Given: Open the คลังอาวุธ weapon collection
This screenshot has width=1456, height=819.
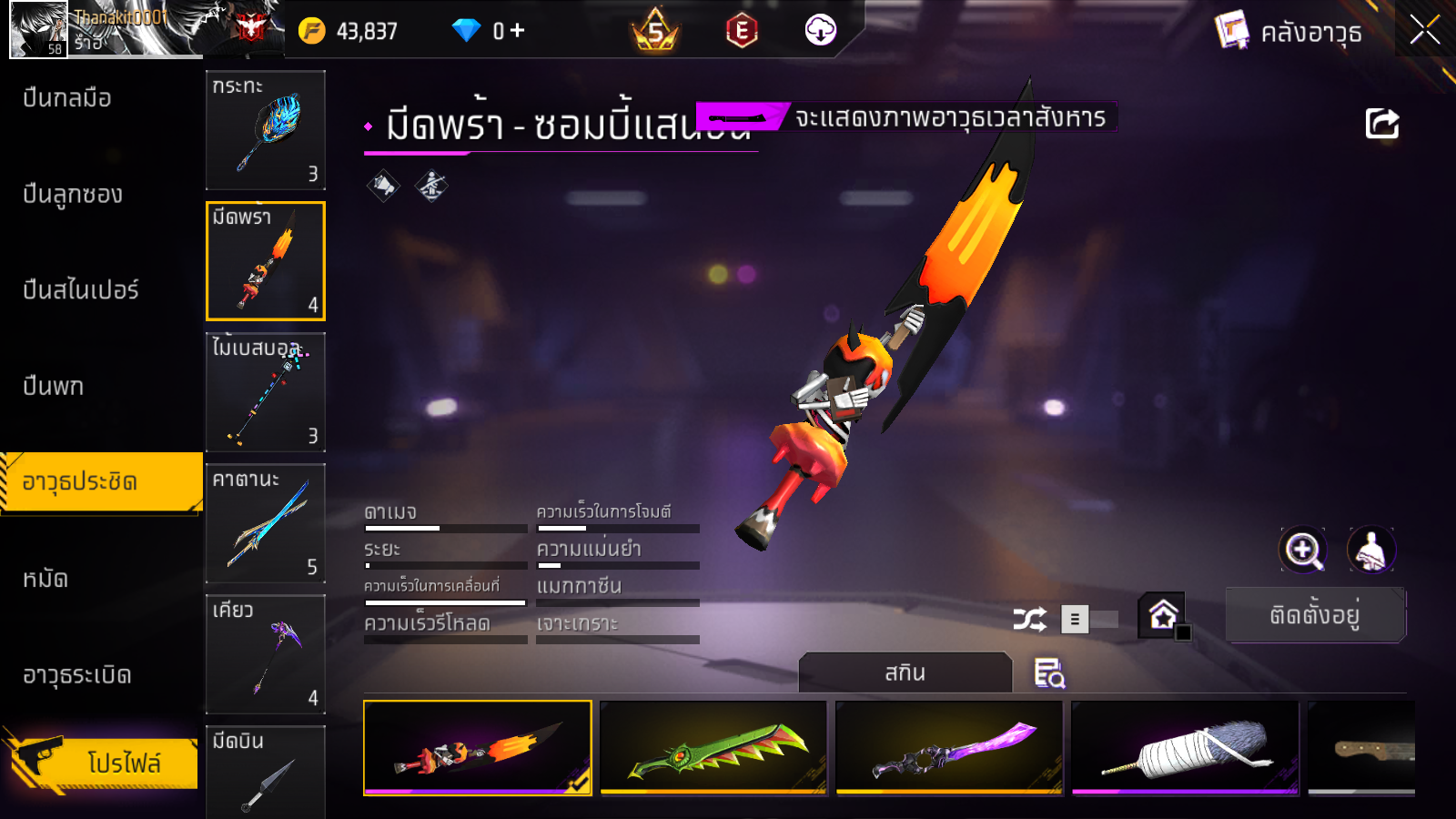Looking at the screenshot, I should pyautogui.click(x=1289, y=32).
